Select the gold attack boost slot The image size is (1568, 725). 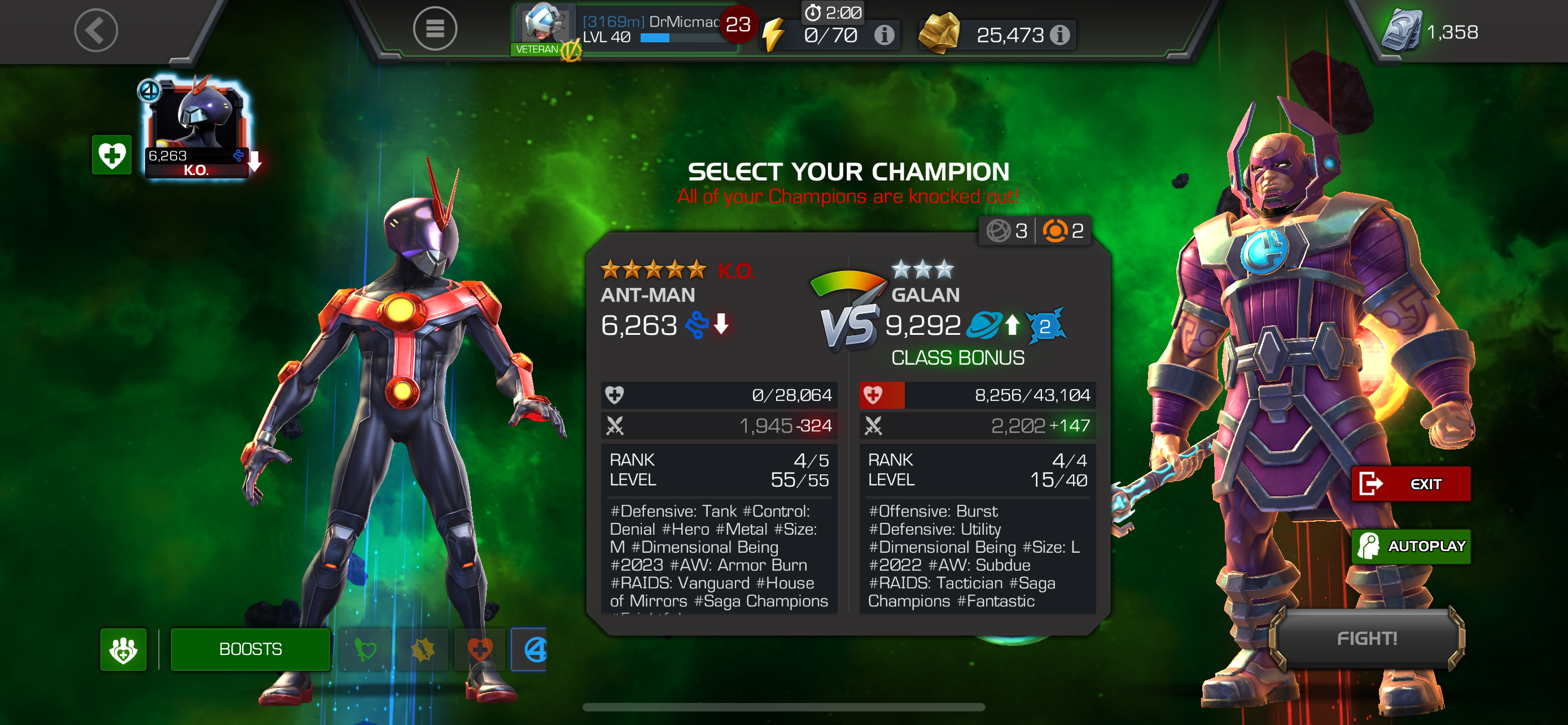[x=422, y=649]
